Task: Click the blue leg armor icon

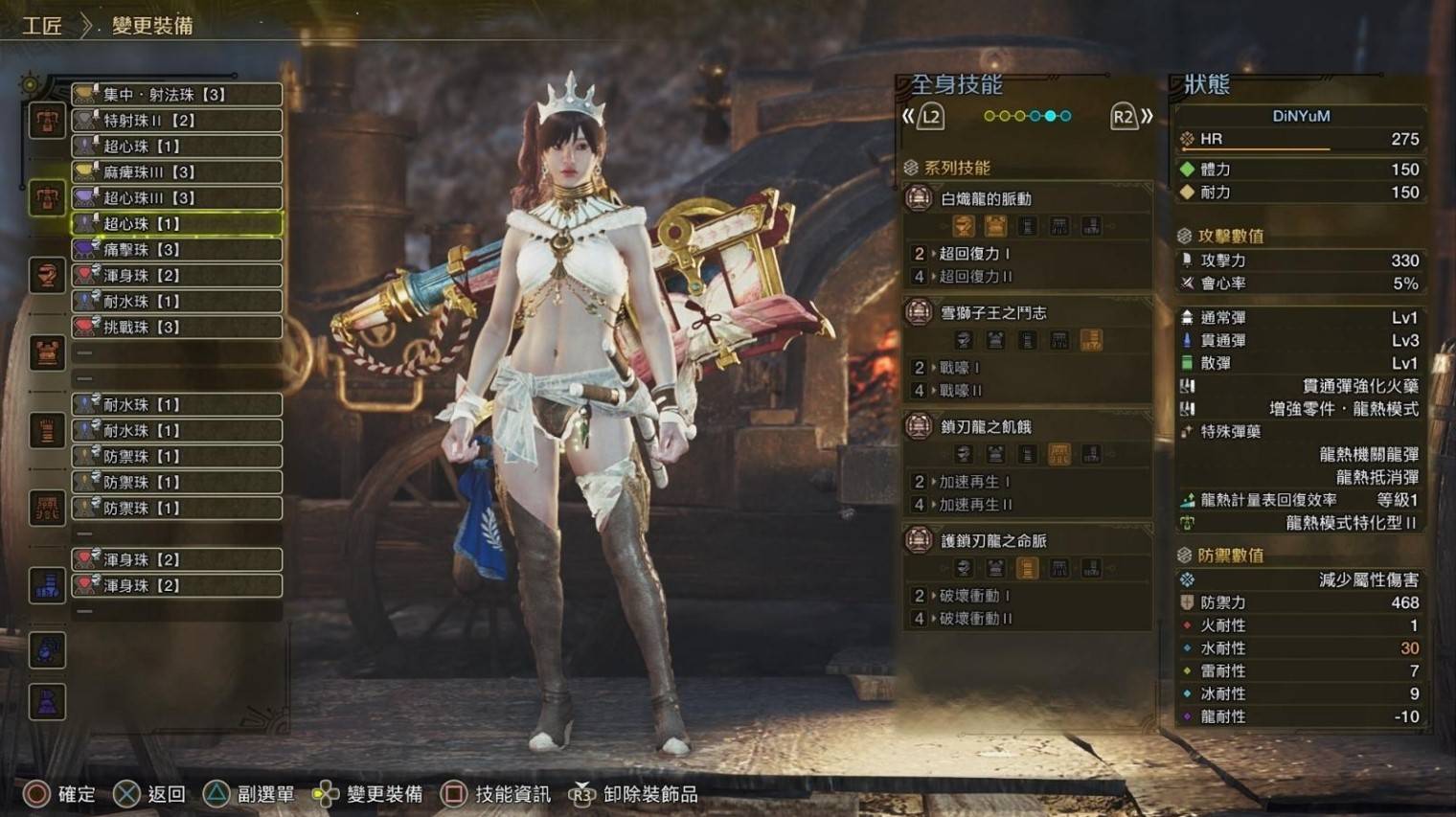Action: click(47, 584)
